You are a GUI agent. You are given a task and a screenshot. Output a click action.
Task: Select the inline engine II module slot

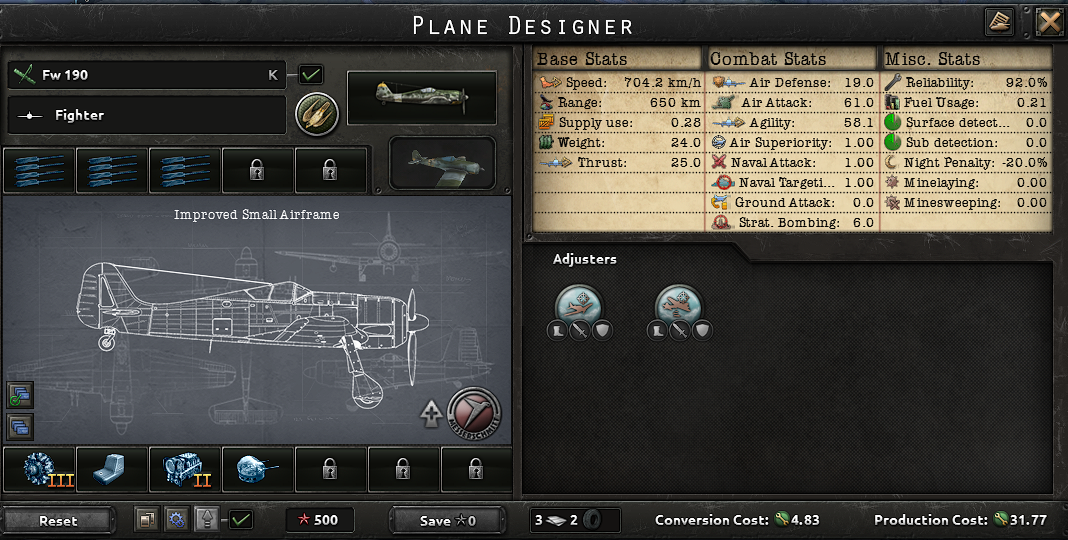click(186, 469)
